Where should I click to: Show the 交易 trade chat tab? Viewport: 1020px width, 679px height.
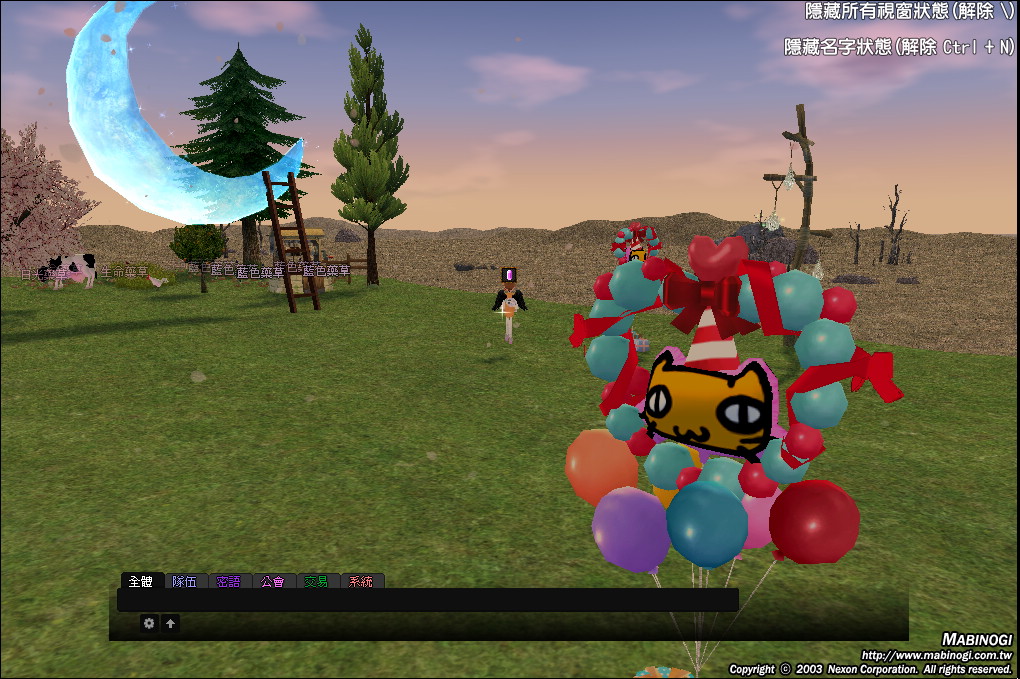(316, 581)
